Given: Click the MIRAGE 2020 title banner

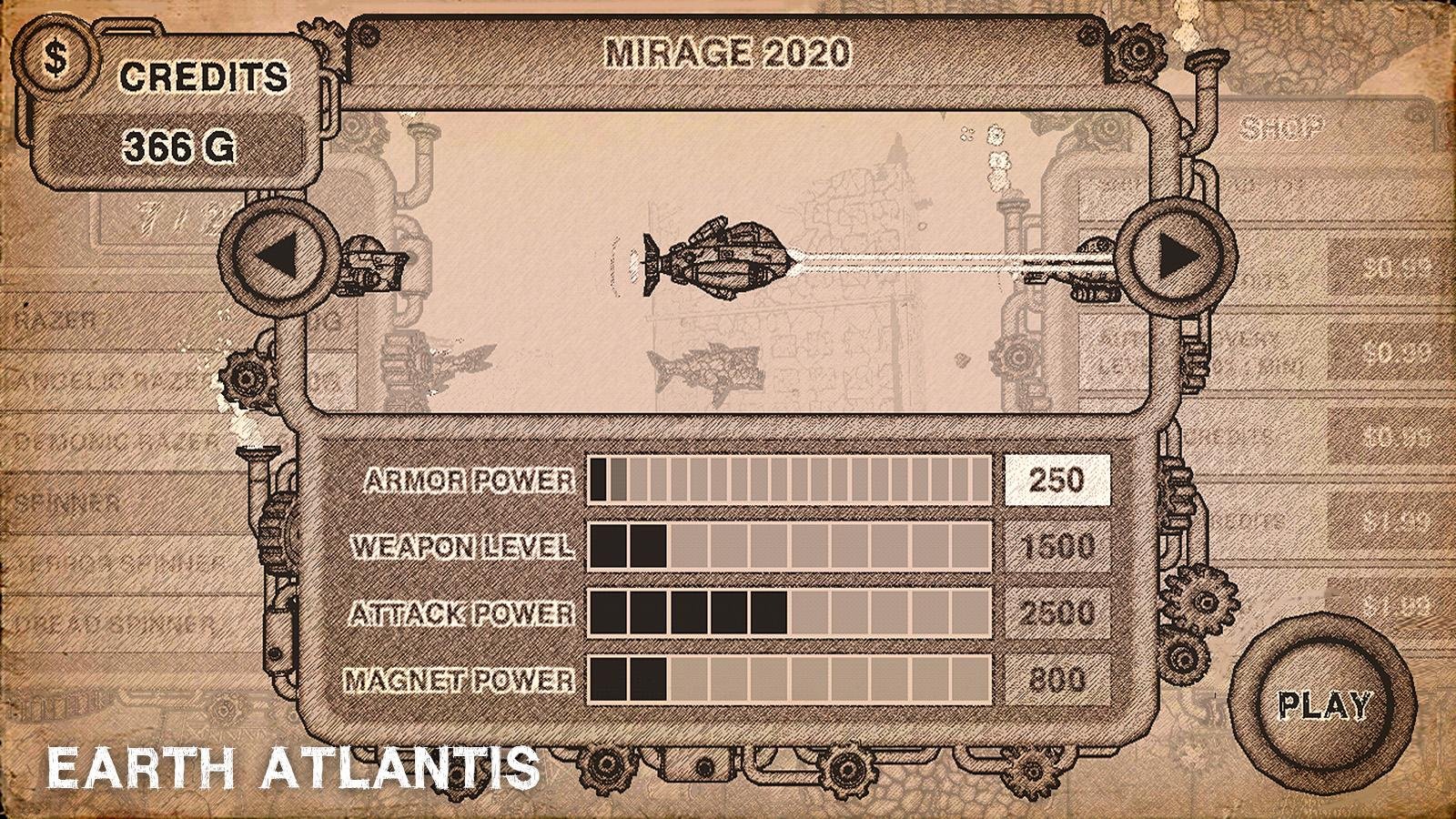Looking at the screenshot, I should click(x=728, y=52).
